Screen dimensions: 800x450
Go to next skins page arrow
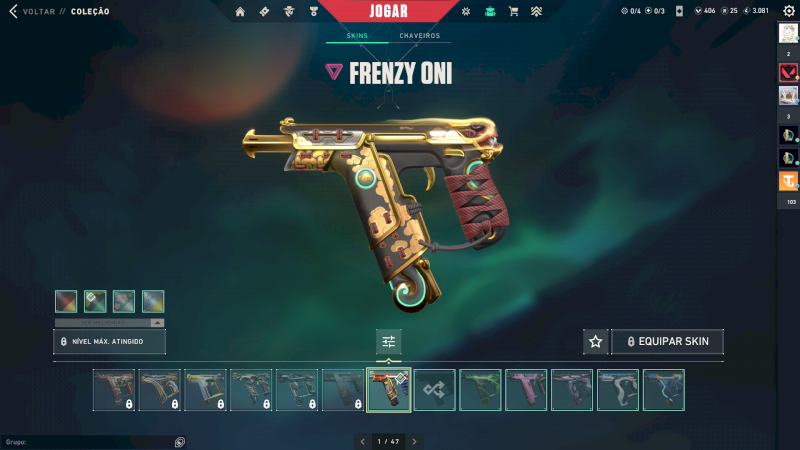[414, 441]
